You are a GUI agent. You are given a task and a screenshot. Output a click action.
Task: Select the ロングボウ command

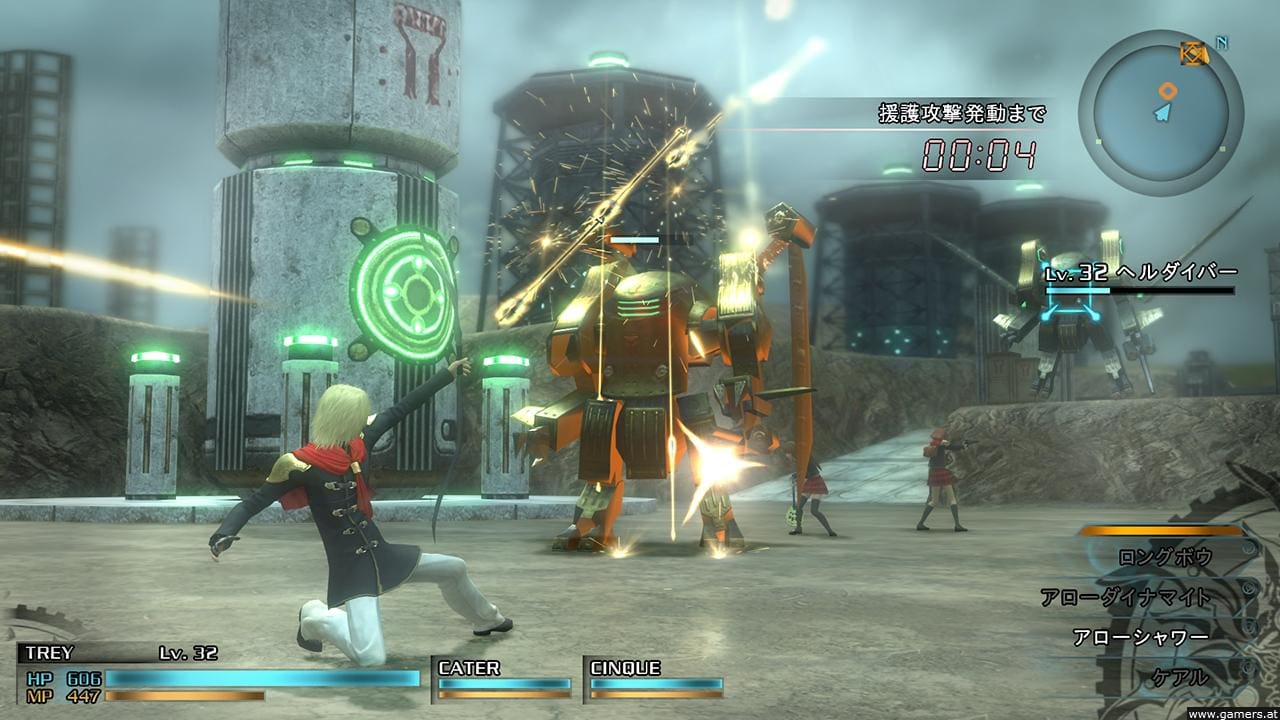coord(1164,557)
